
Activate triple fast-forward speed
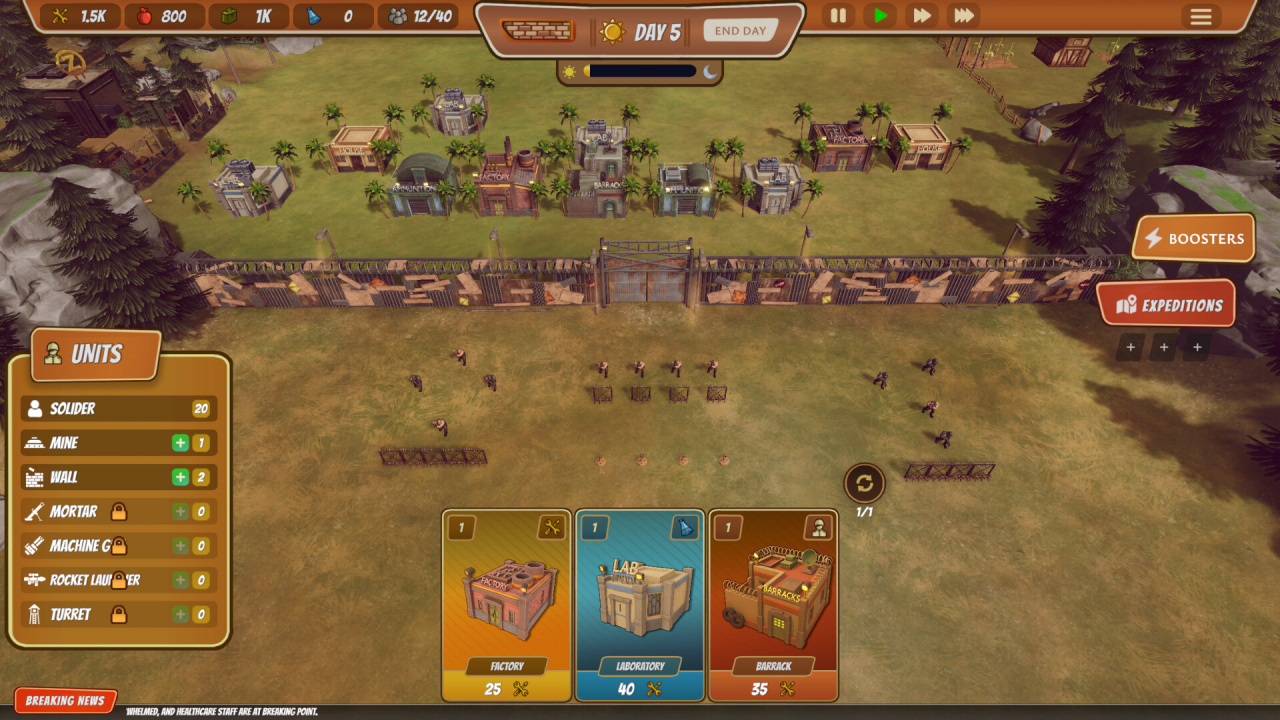click(x=964, y=16)
